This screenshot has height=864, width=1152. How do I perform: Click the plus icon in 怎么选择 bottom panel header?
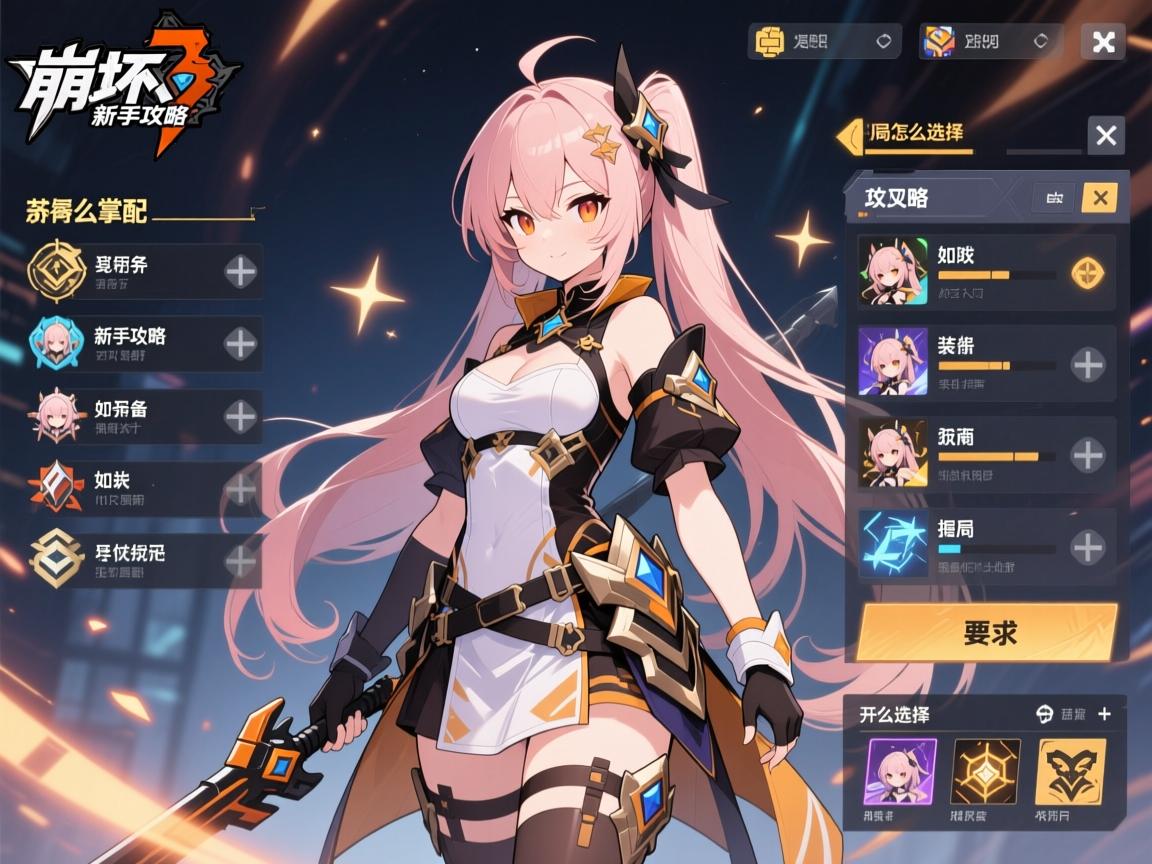[x=1104, y=714]
